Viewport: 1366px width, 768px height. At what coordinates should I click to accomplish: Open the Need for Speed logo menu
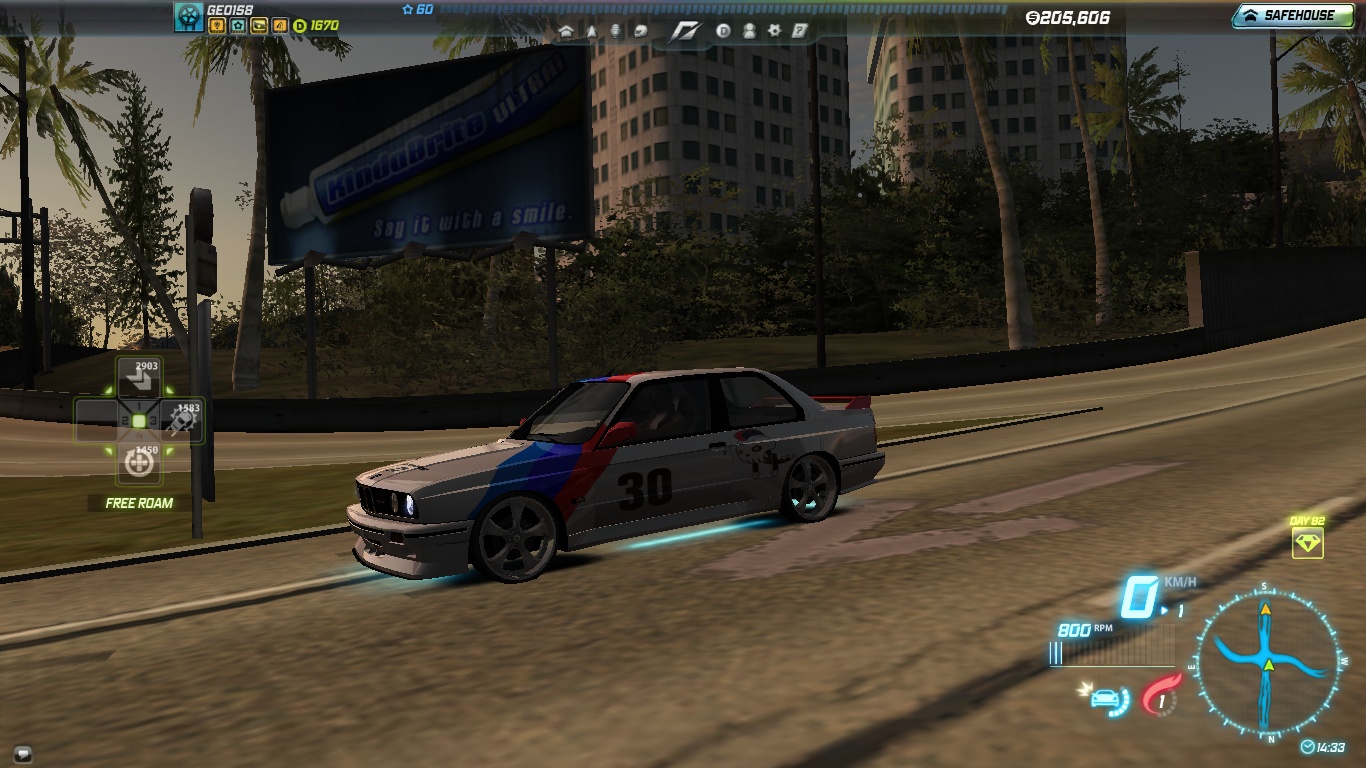[x=684, y=31]
